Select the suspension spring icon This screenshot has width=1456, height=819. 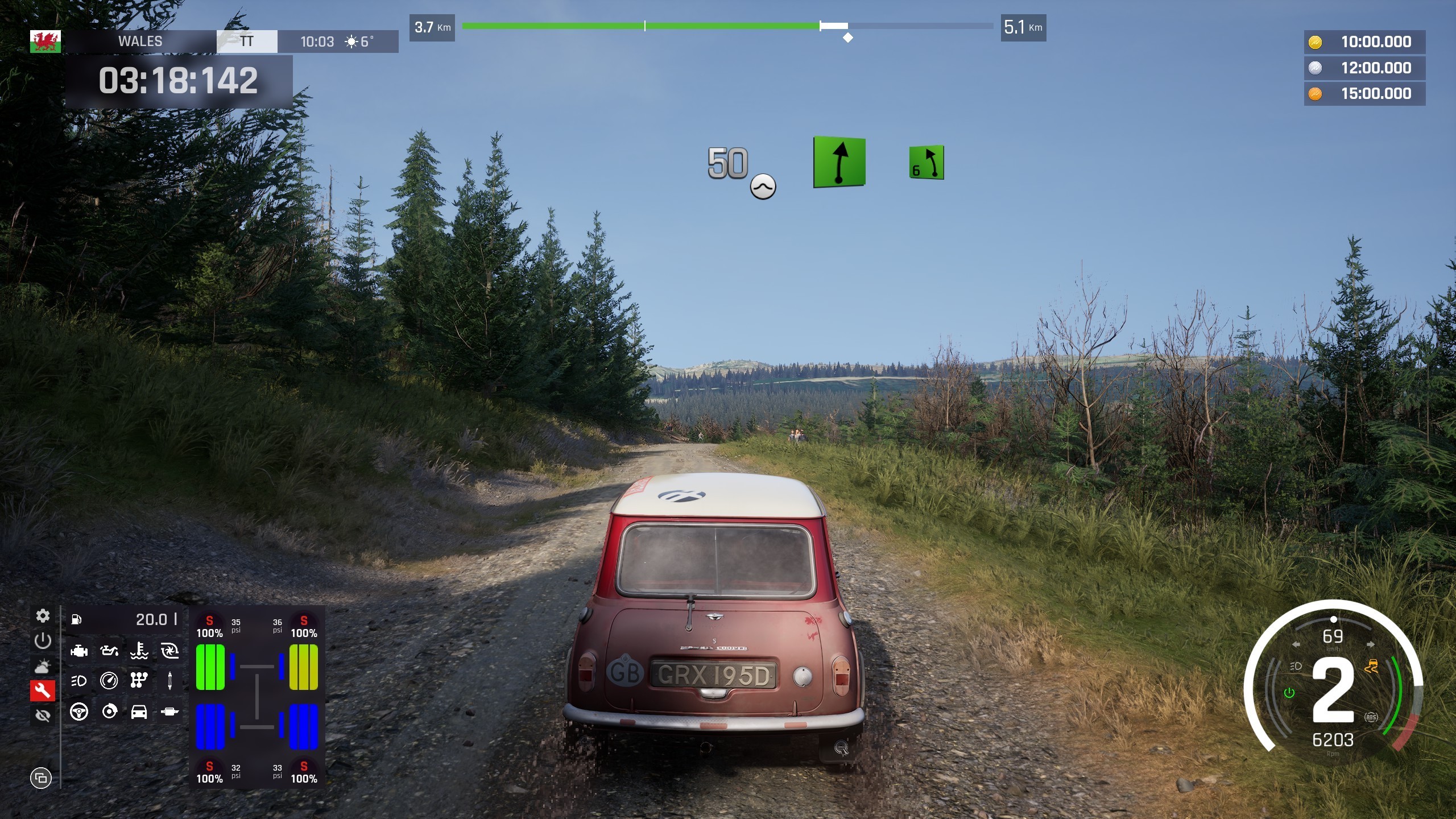pos(169,681)
